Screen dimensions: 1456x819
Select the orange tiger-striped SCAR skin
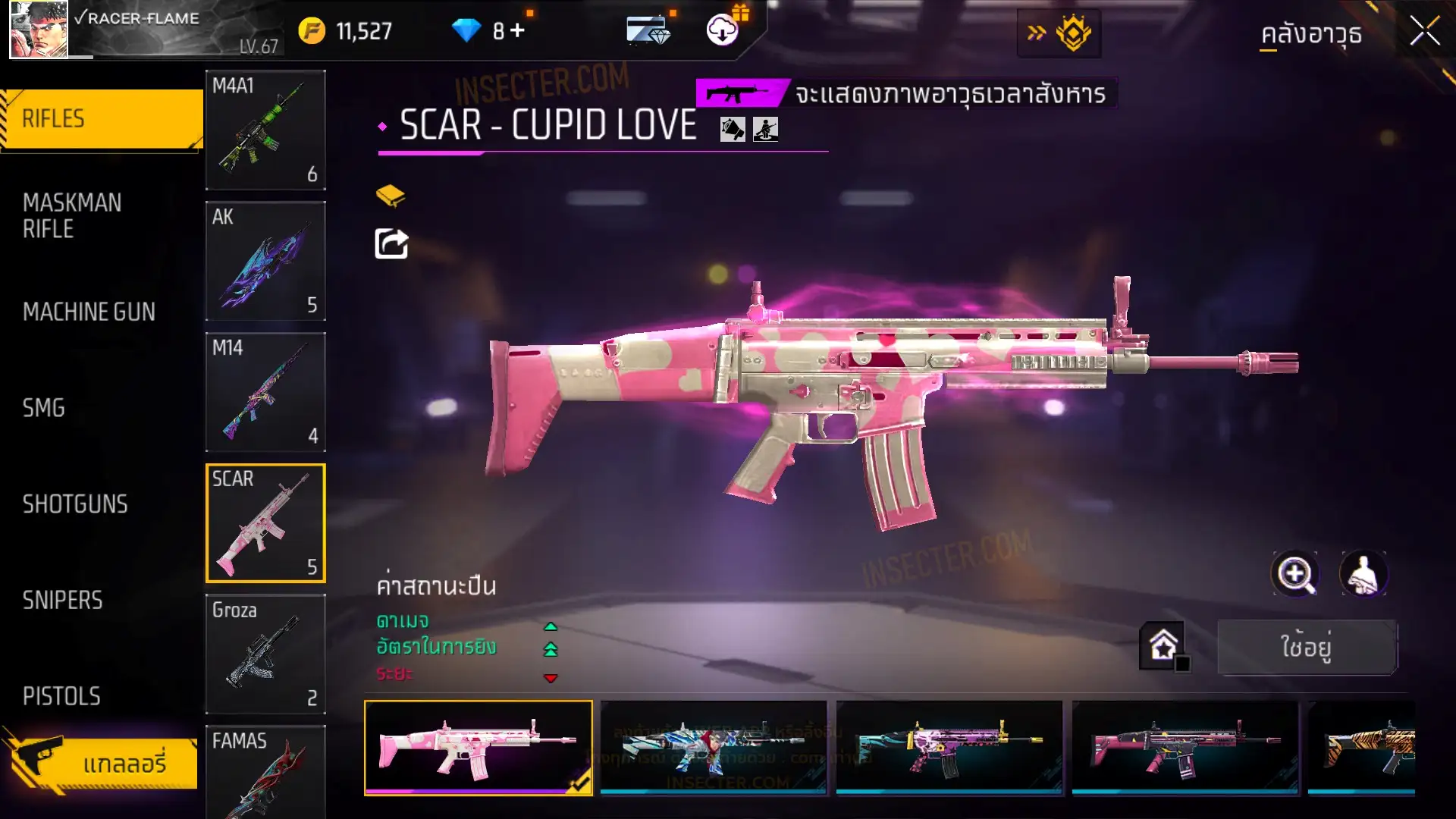tap(1362, 748)
